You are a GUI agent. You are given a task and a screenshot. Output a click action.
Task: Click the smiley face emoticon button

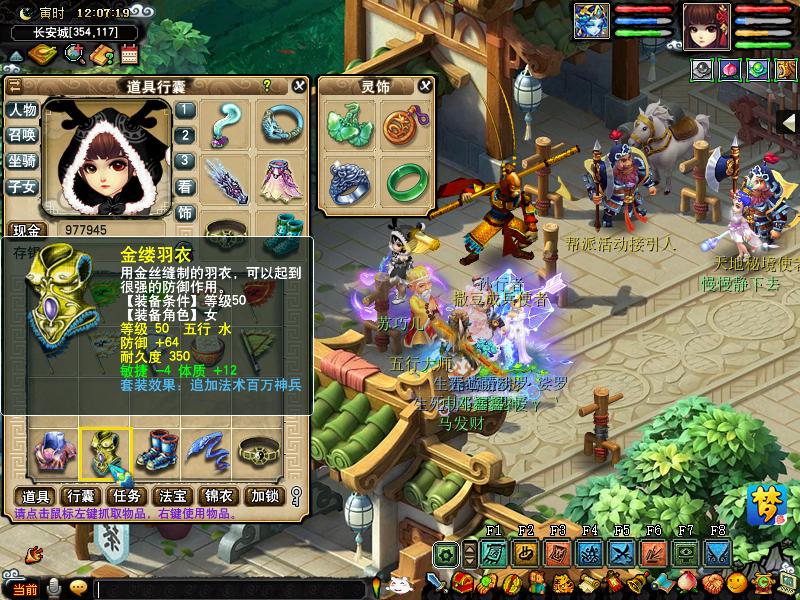point(78,587)
